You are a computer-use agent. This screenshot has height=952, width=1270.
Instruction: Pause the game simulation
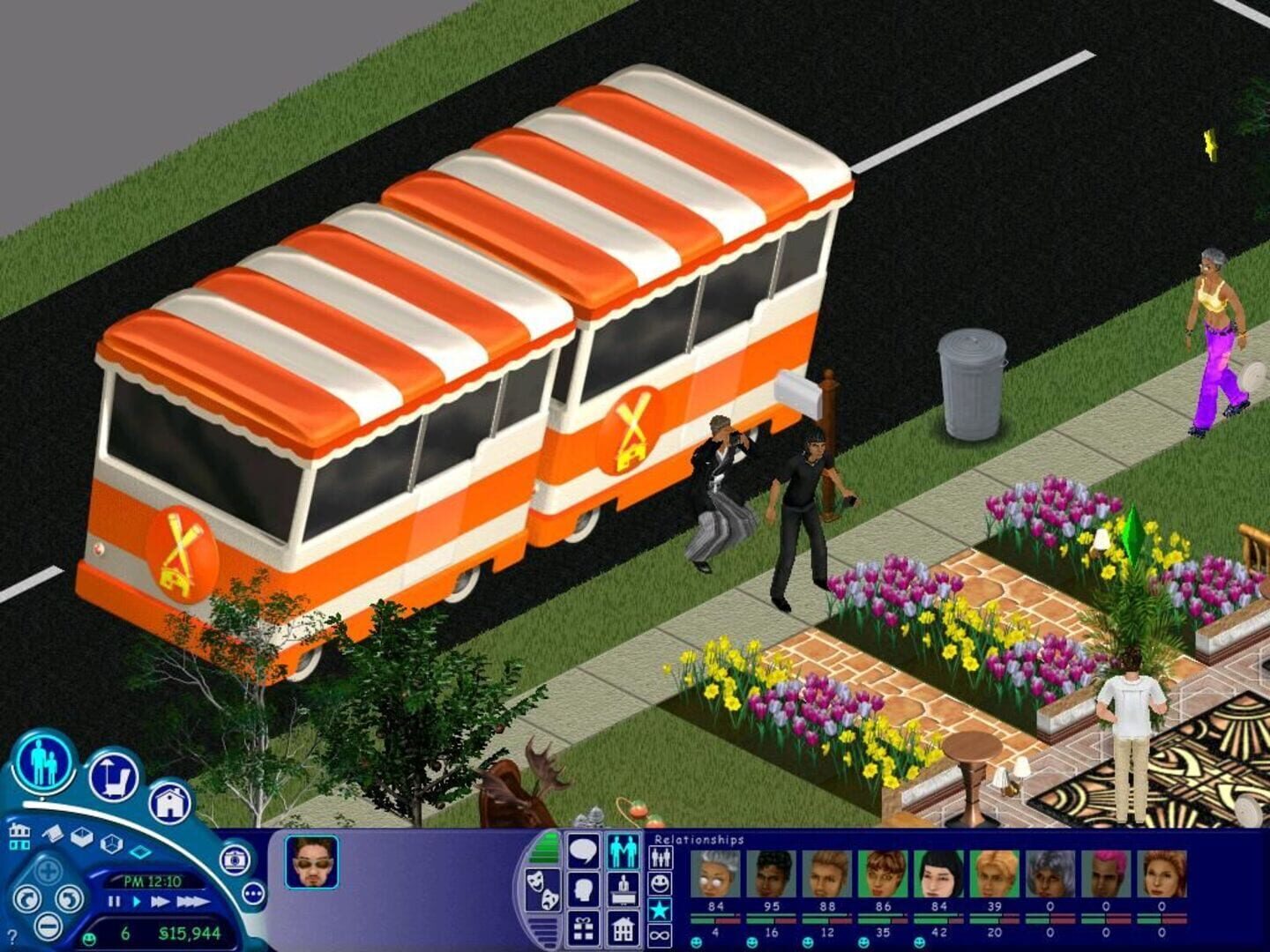[x=113, y=902]
